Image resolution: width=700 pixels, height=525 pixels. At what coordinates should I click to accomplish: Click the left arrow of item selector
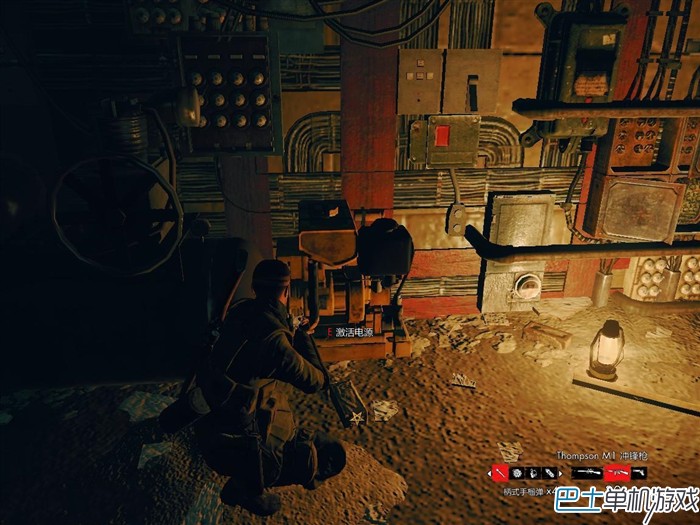click(x=490, y=473)
